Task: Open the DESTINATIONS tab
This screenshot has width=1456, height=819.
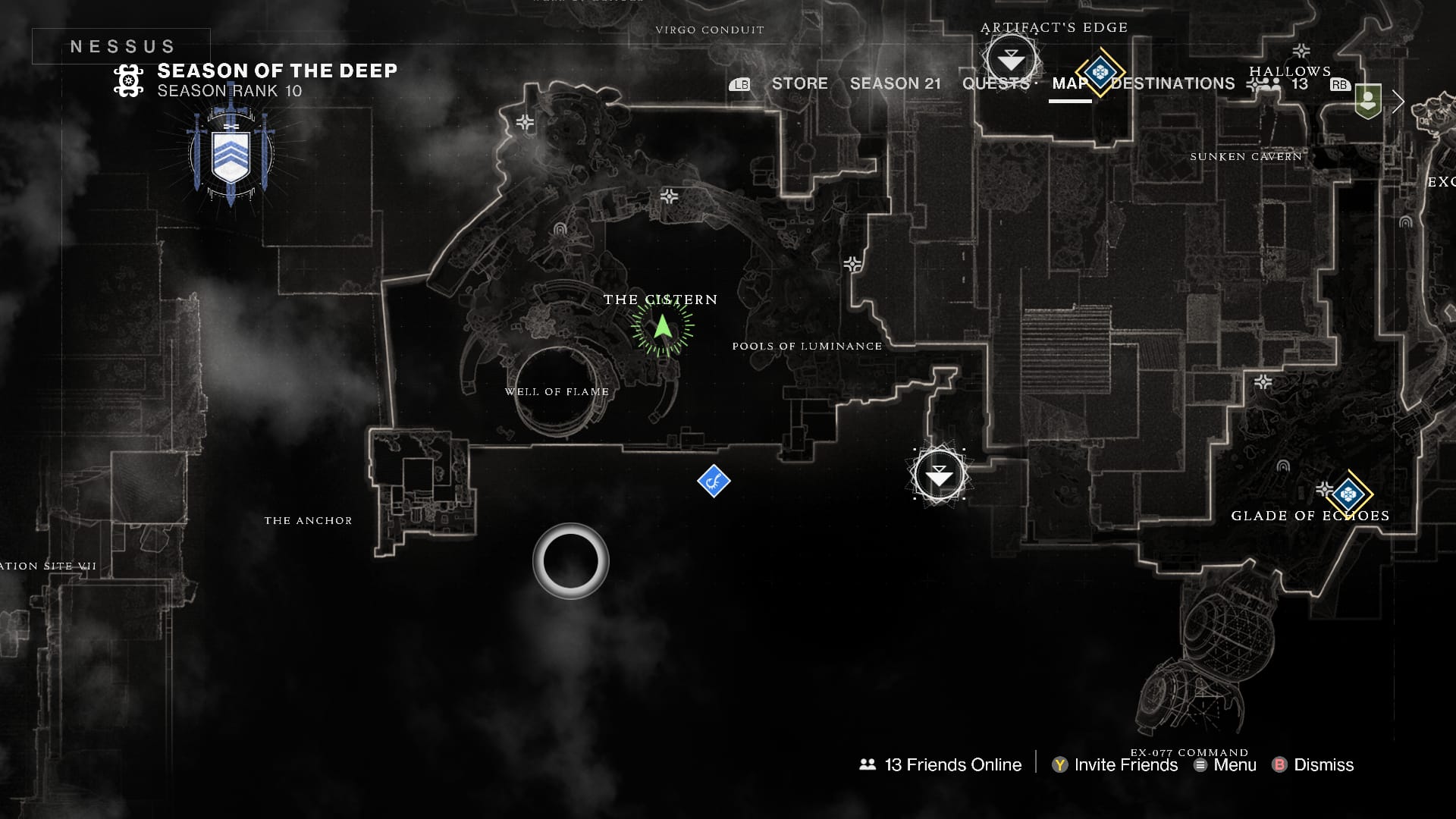Action: tap(1172, 83)
